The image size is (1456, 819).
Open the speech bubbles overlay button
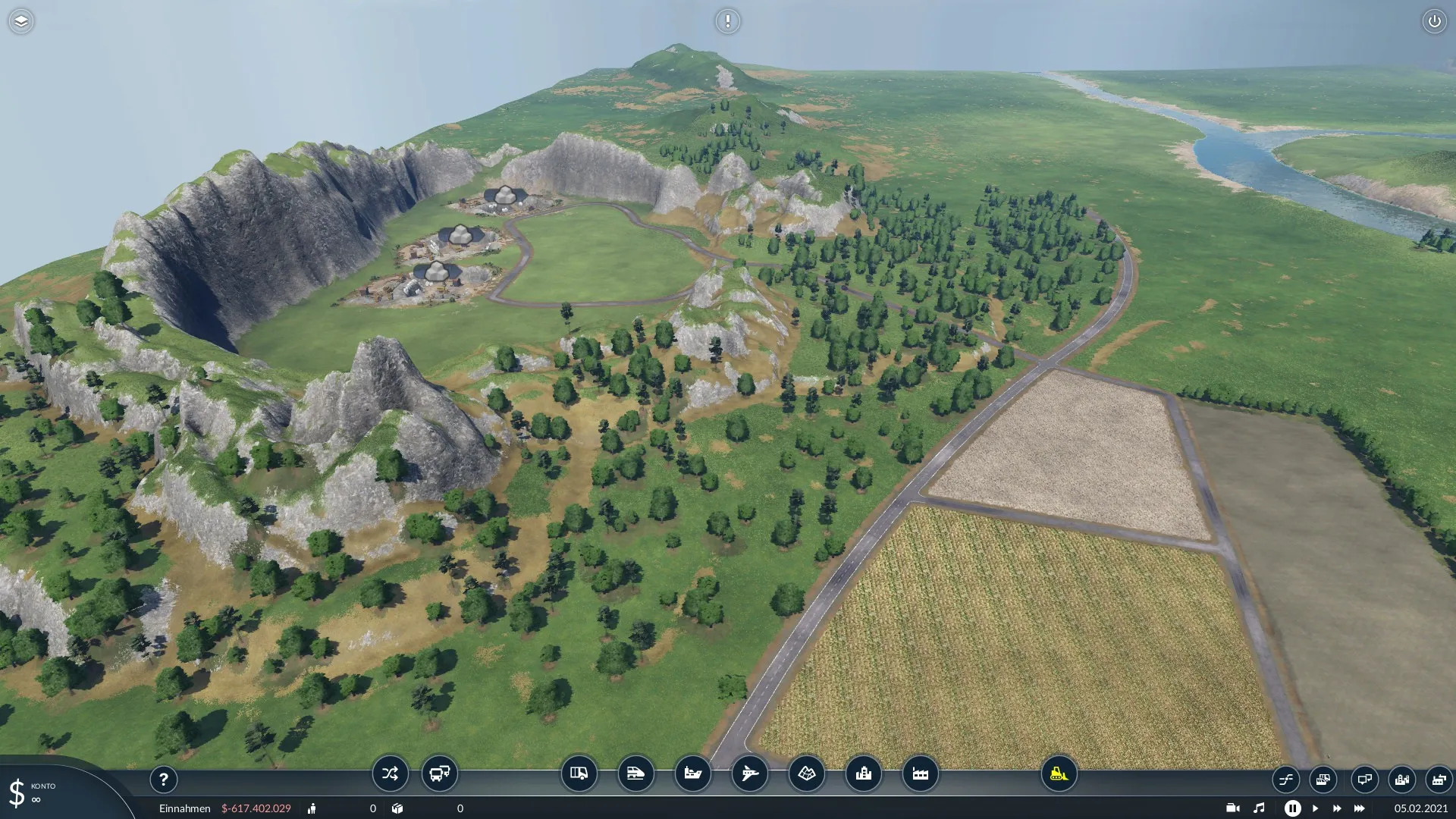1363,779
